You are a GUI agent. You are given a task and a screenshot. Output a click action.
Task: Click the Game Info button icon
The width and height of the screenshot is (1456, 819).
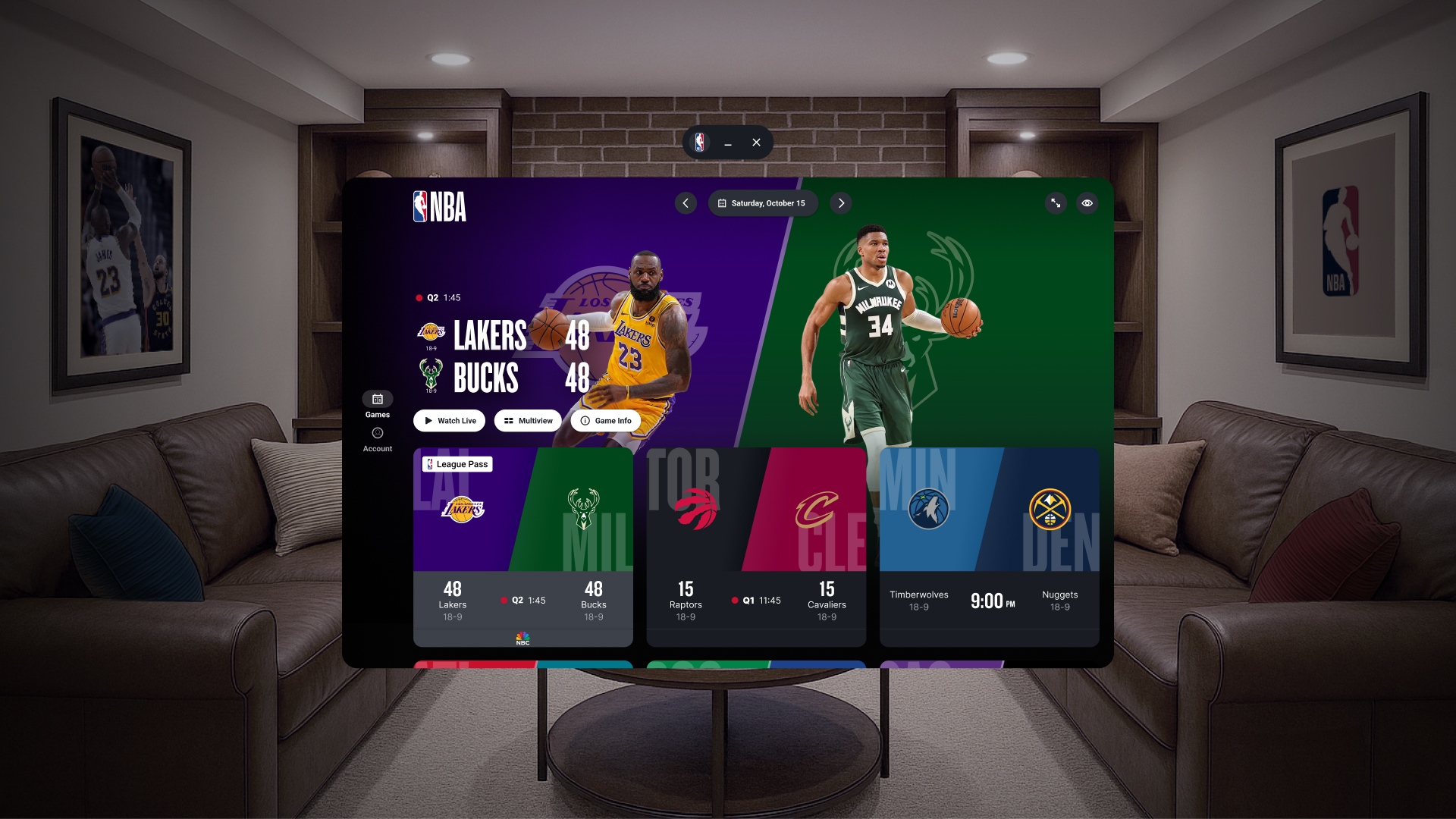coord(585,420)
